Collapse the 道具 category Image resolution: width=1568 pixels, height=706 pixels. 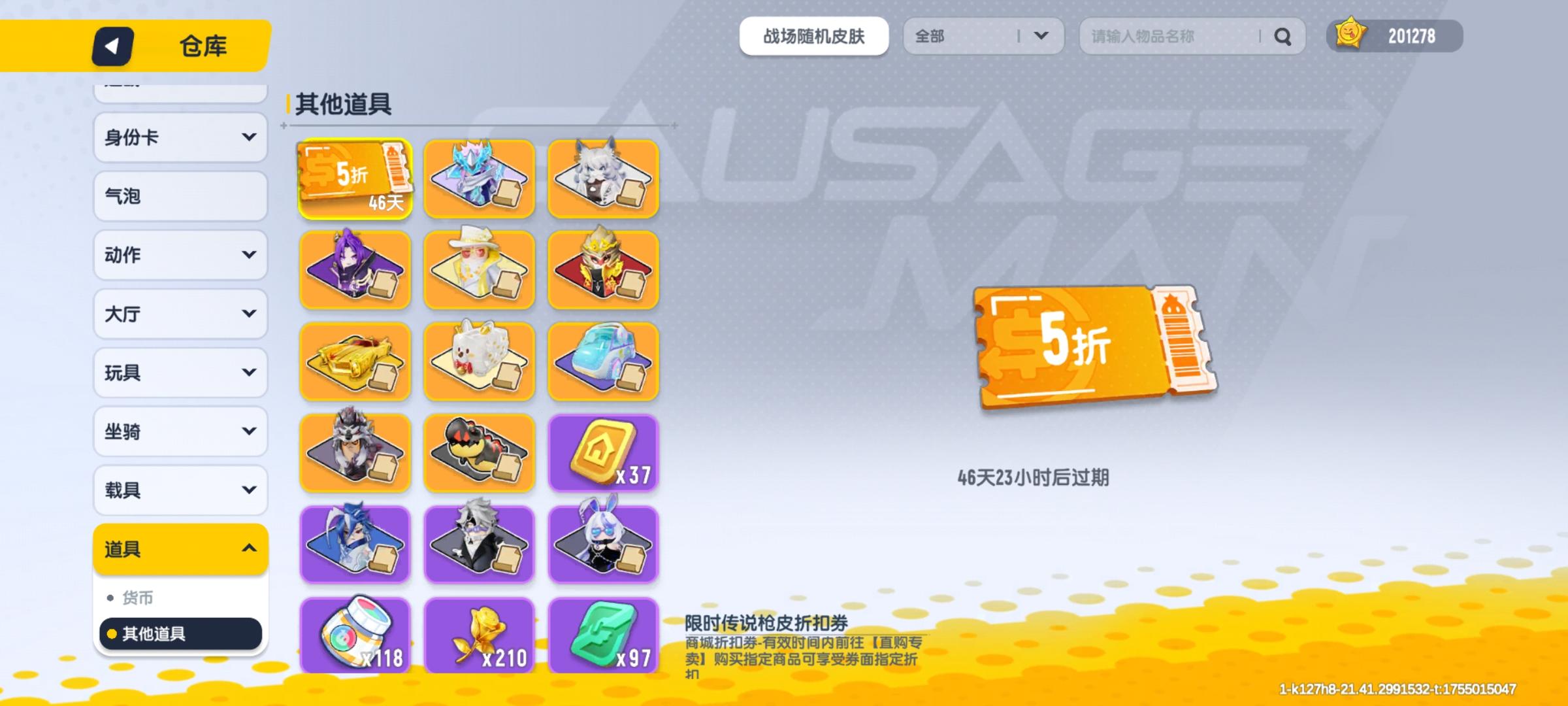coord(180,549)
